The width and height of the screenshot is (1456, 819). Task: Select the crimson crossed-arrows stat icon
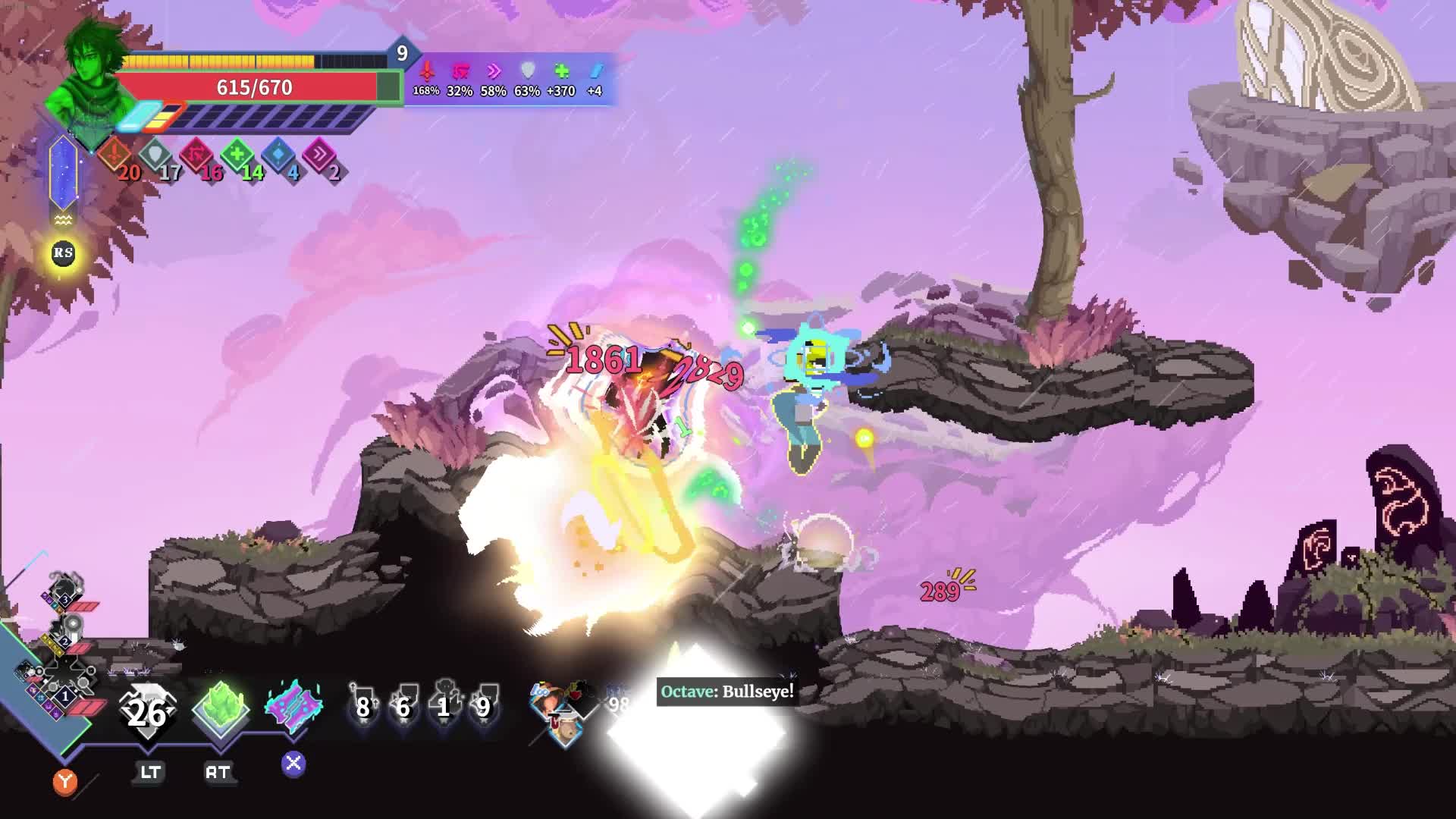pos(197,155)
